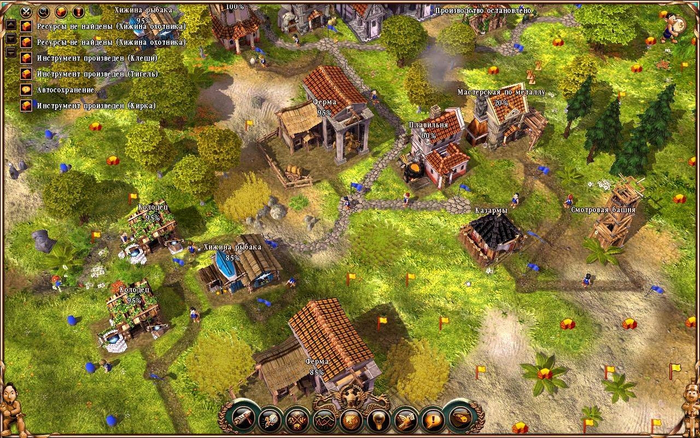Open the exclamation mark messages icon
This screenshot has height=438, width=700.
(432, 419)
